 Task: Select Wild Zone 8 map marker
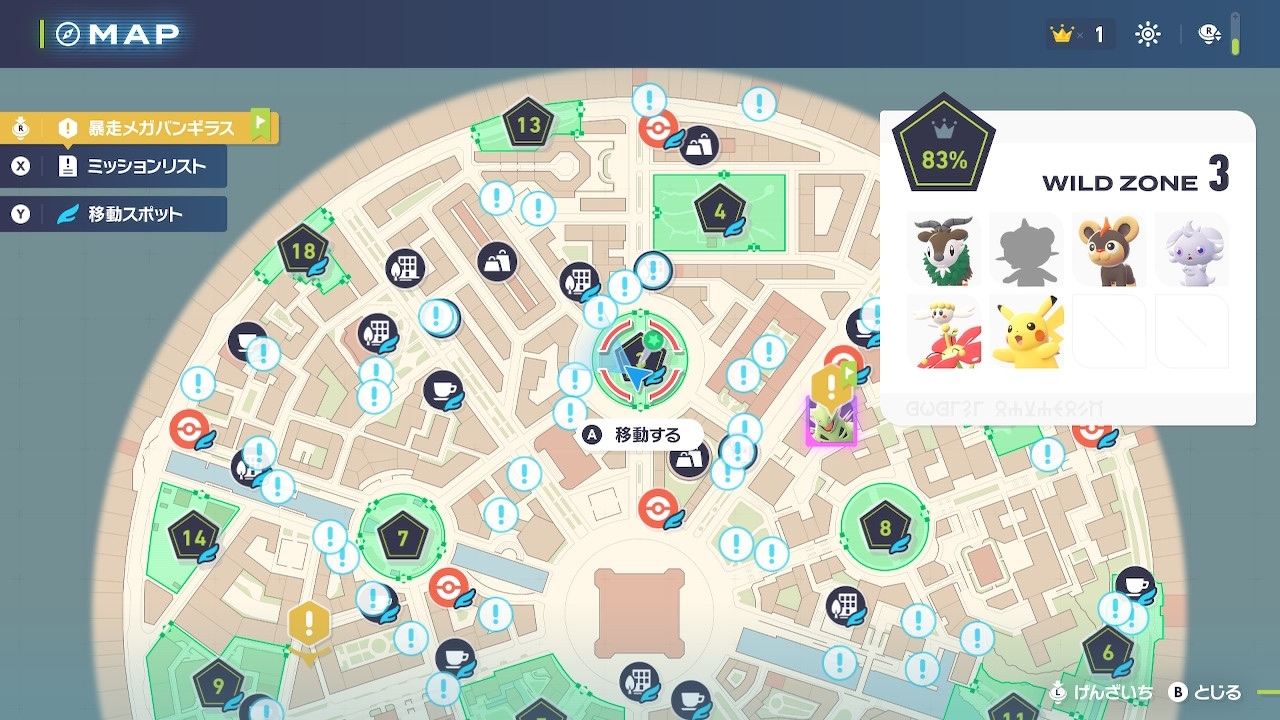click(x=884, y=528)
